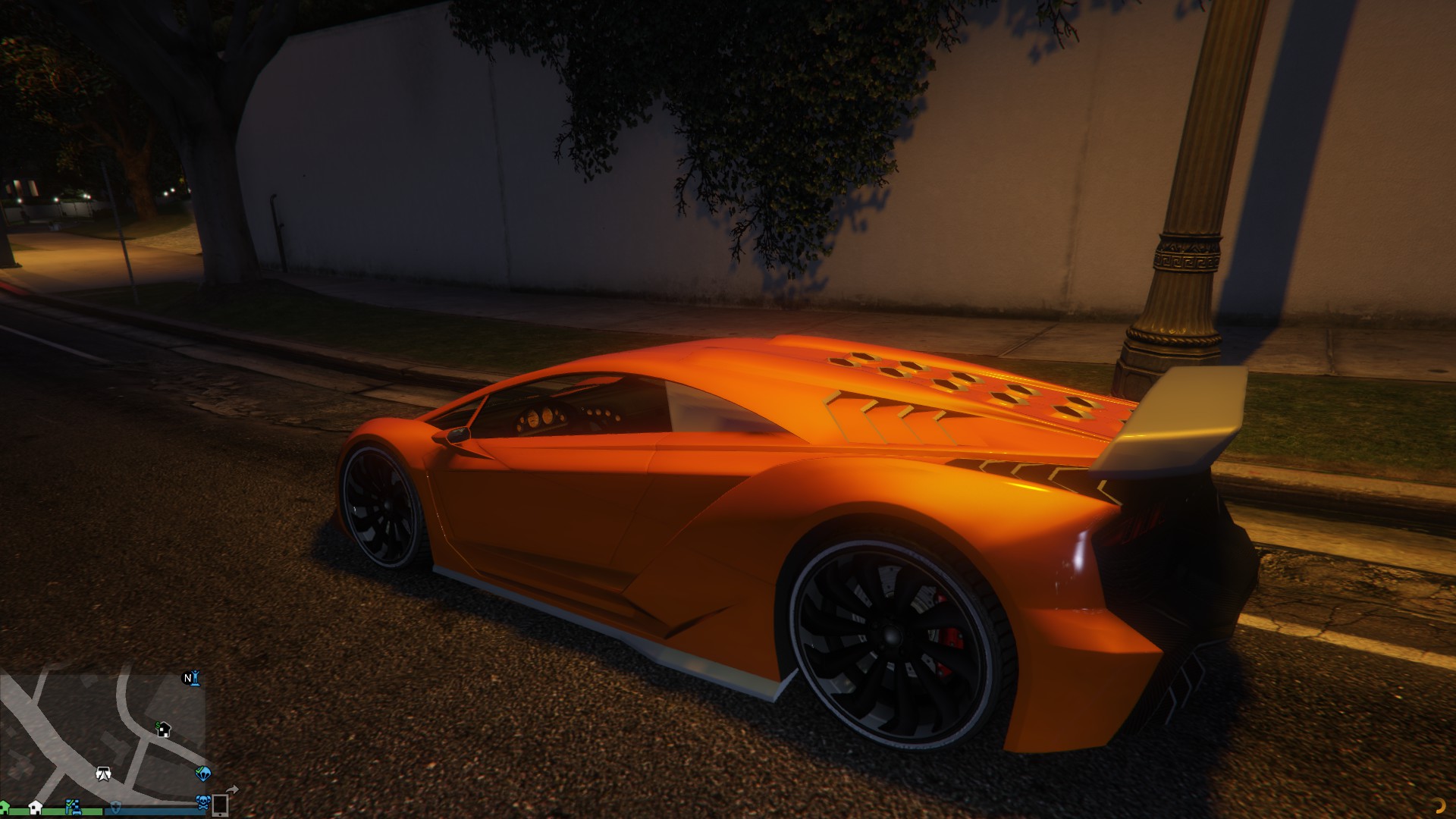Click the North compass indicator on the minimap

(187, 677)
